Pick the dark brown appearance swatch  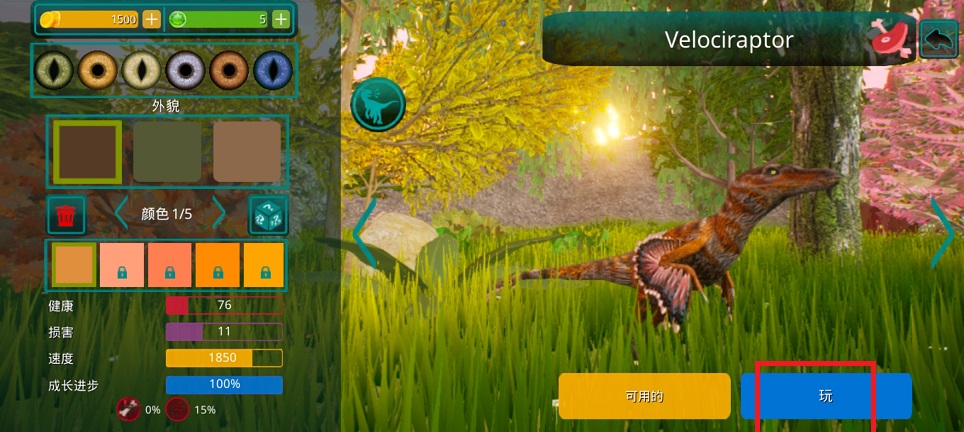point(88,152)
